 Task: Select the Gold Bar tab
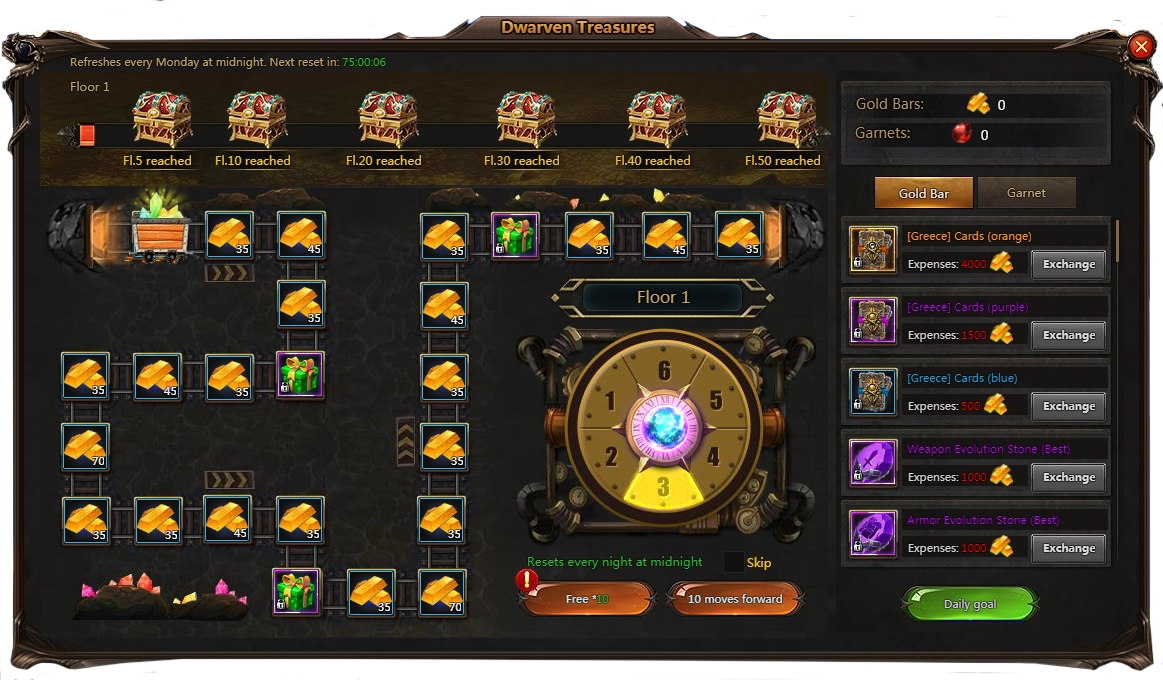click(923, 193)
